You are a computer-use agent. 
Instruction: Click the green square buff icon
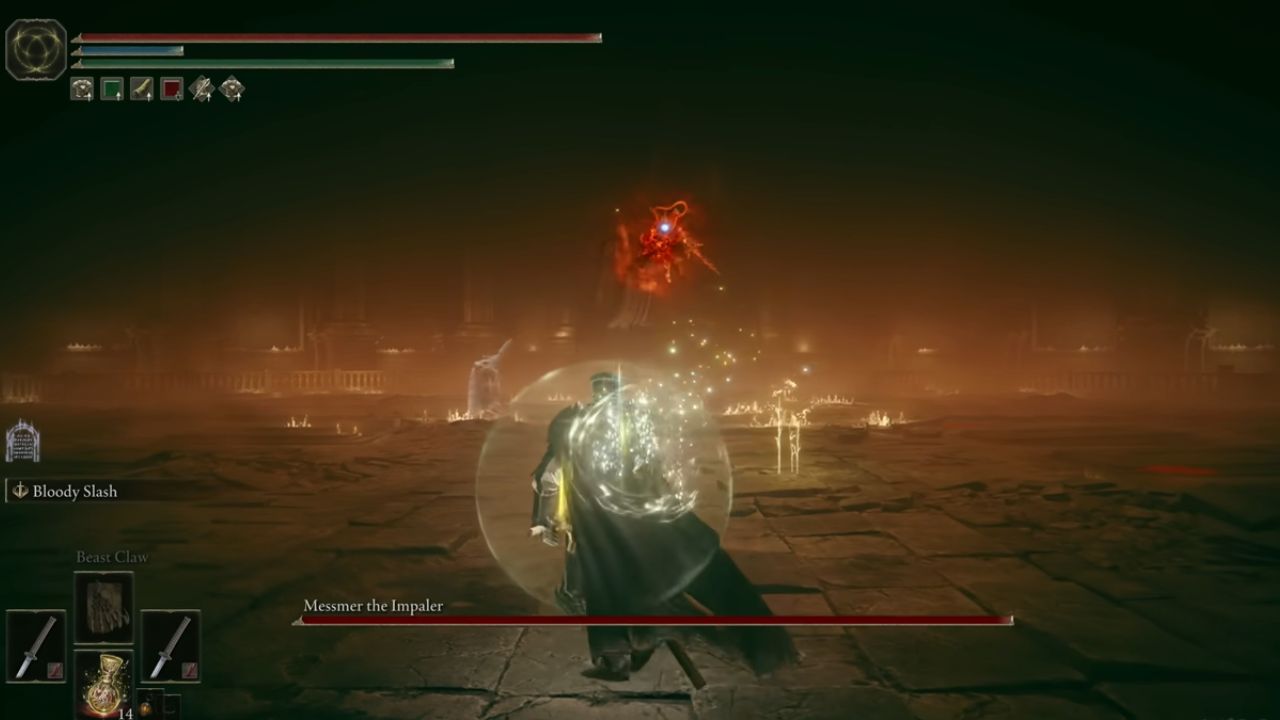pyautogui.click(x=113, y=88)
